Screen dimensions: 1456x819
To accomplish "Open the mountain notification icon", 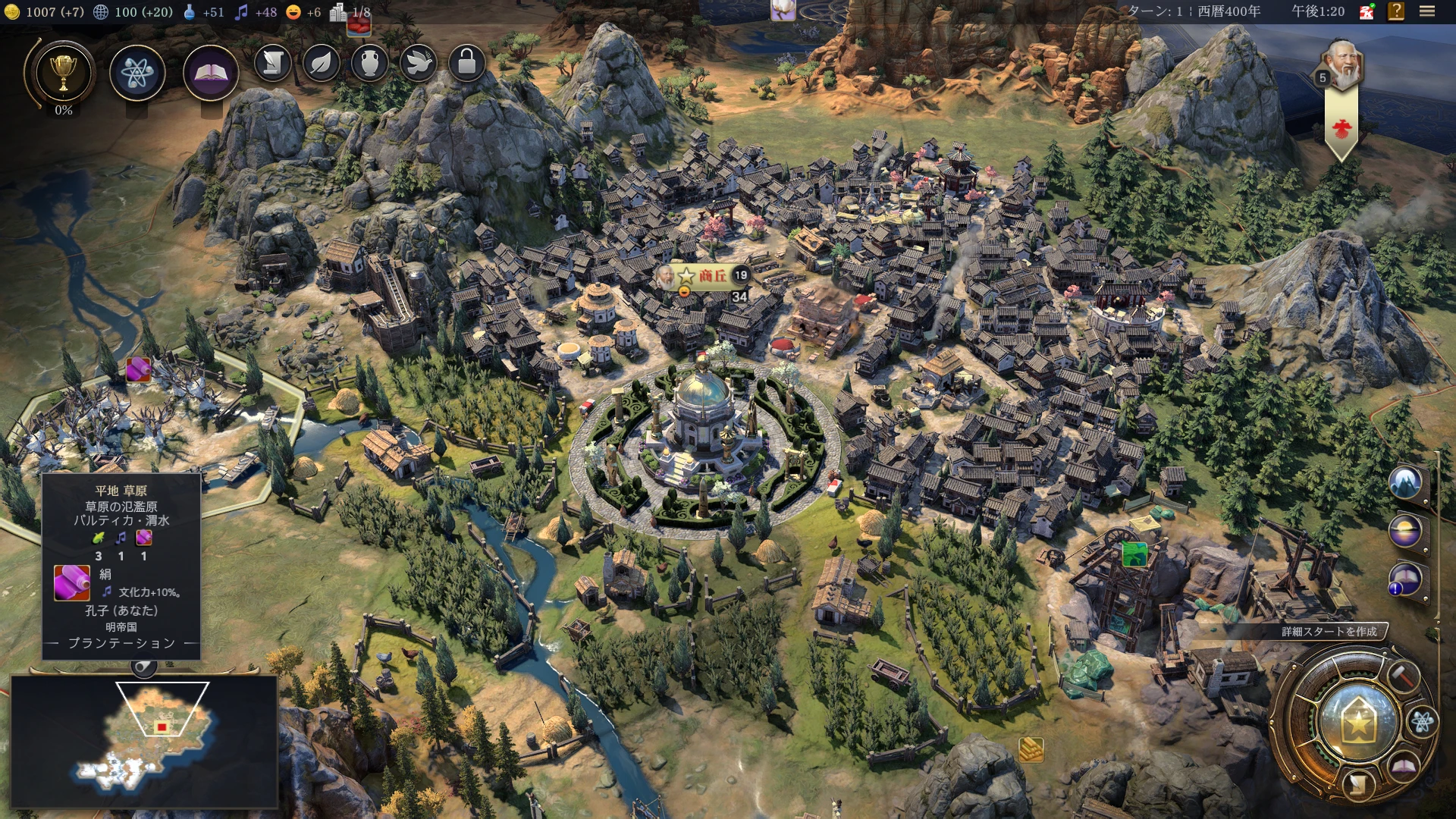I will pyautogui.click(x=1405, y=482).
